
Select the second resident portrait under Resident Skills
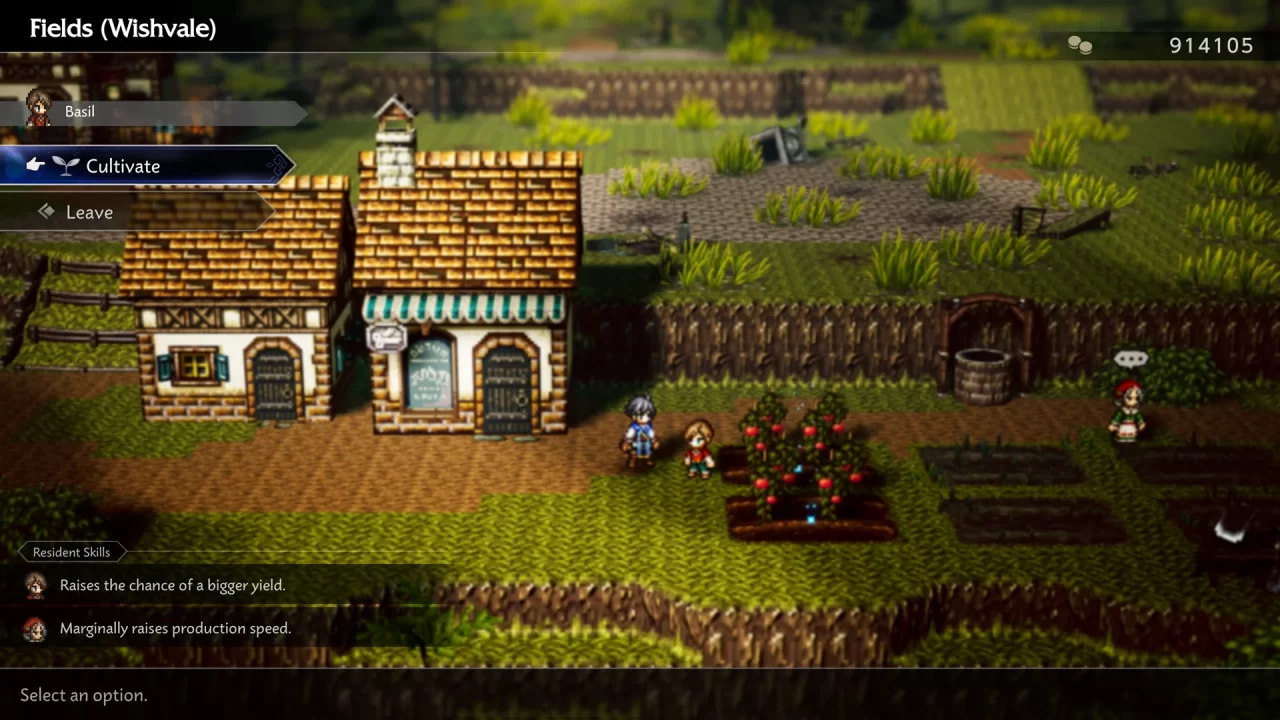coord(36,629)
